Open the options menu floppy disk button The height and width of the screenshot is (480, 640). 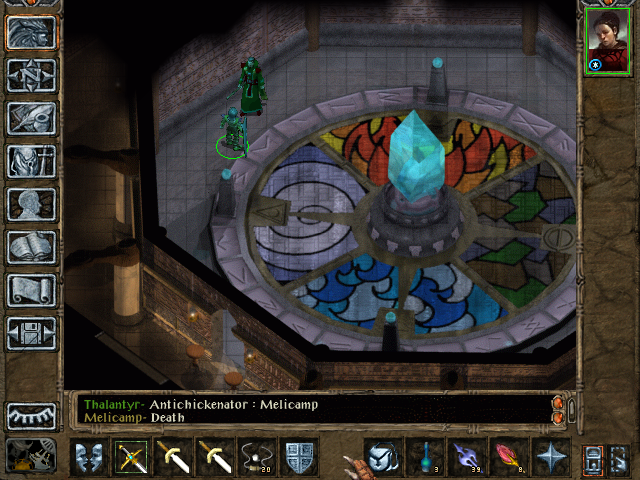tap(31, 333)
